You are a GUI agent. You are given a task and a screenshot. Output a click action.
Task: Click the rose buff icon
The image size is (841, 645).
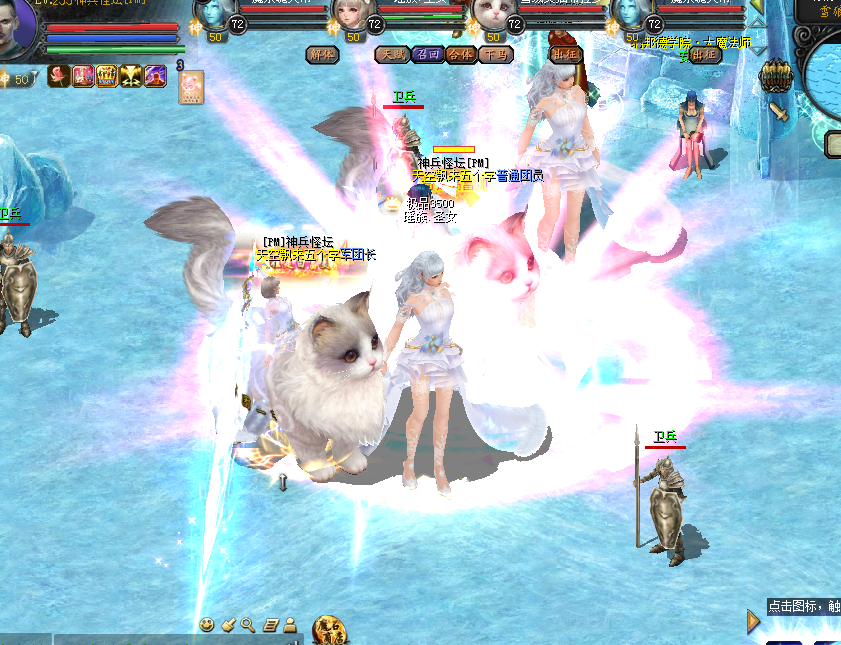[58, 75]
